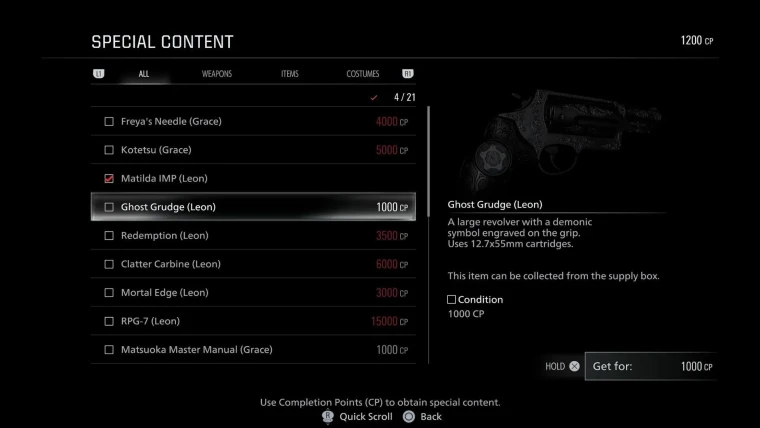Select the All tab
This screenshot has height=428, width=760.
tap(144, 74)
